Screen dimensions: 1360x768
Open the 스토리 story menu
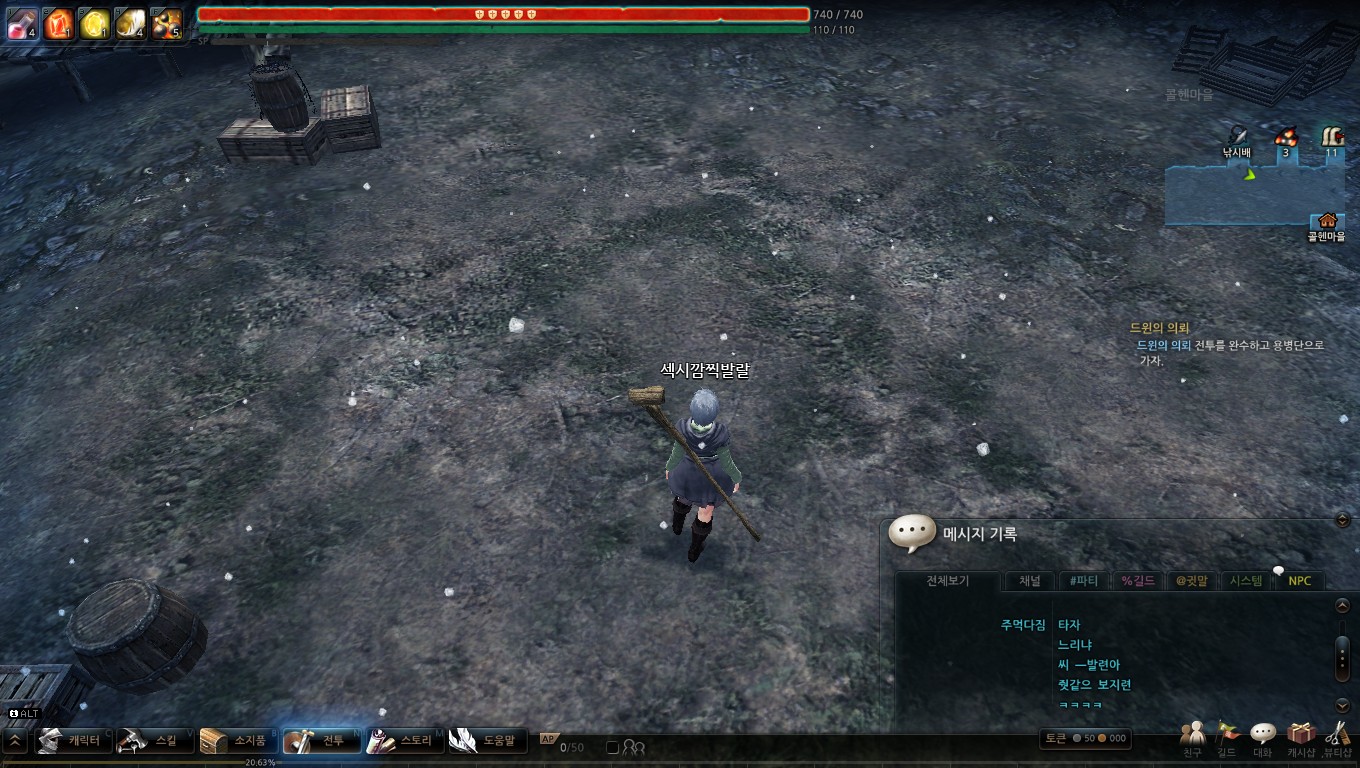pyautogui.click(x=402, y=741)
